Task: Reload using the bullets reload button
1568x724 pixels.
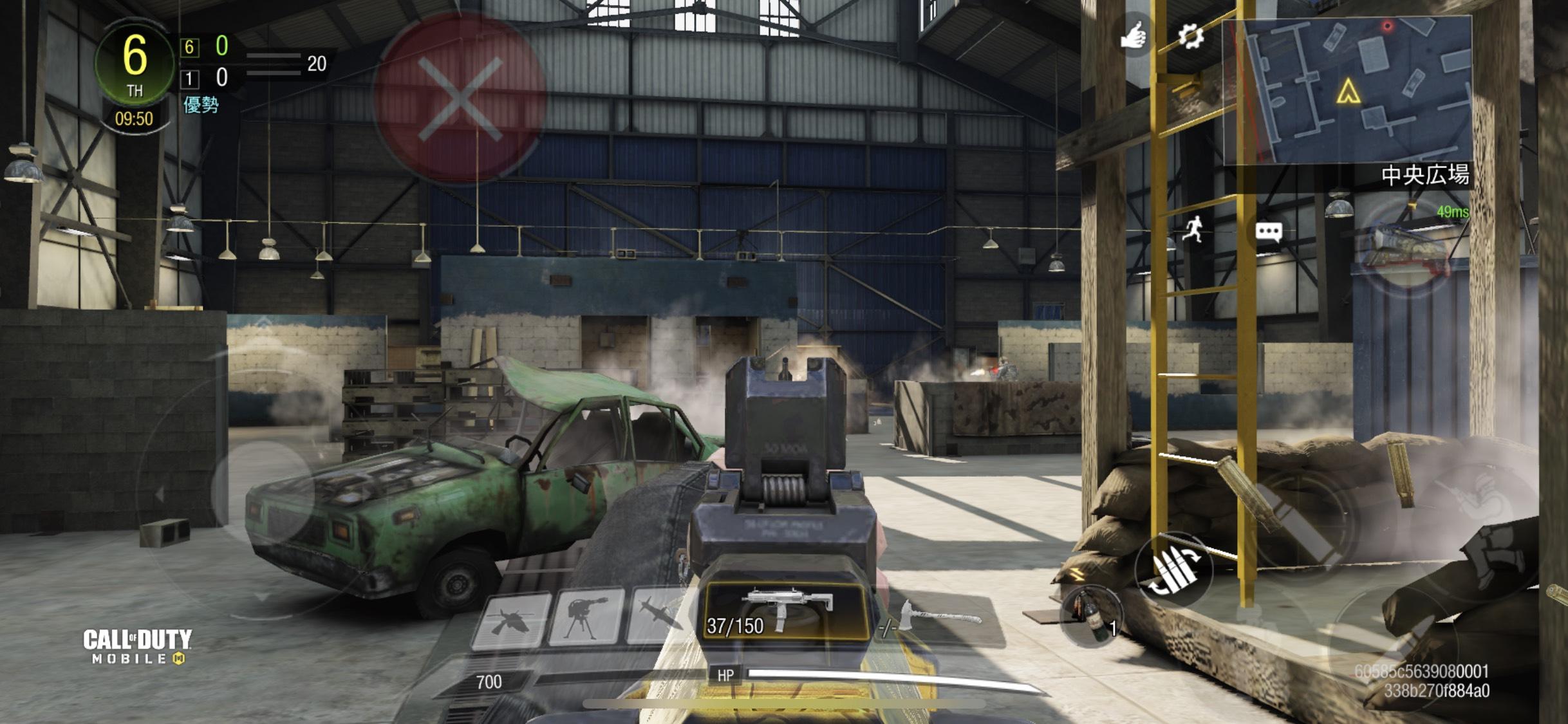Action: tap(1173, 570)
